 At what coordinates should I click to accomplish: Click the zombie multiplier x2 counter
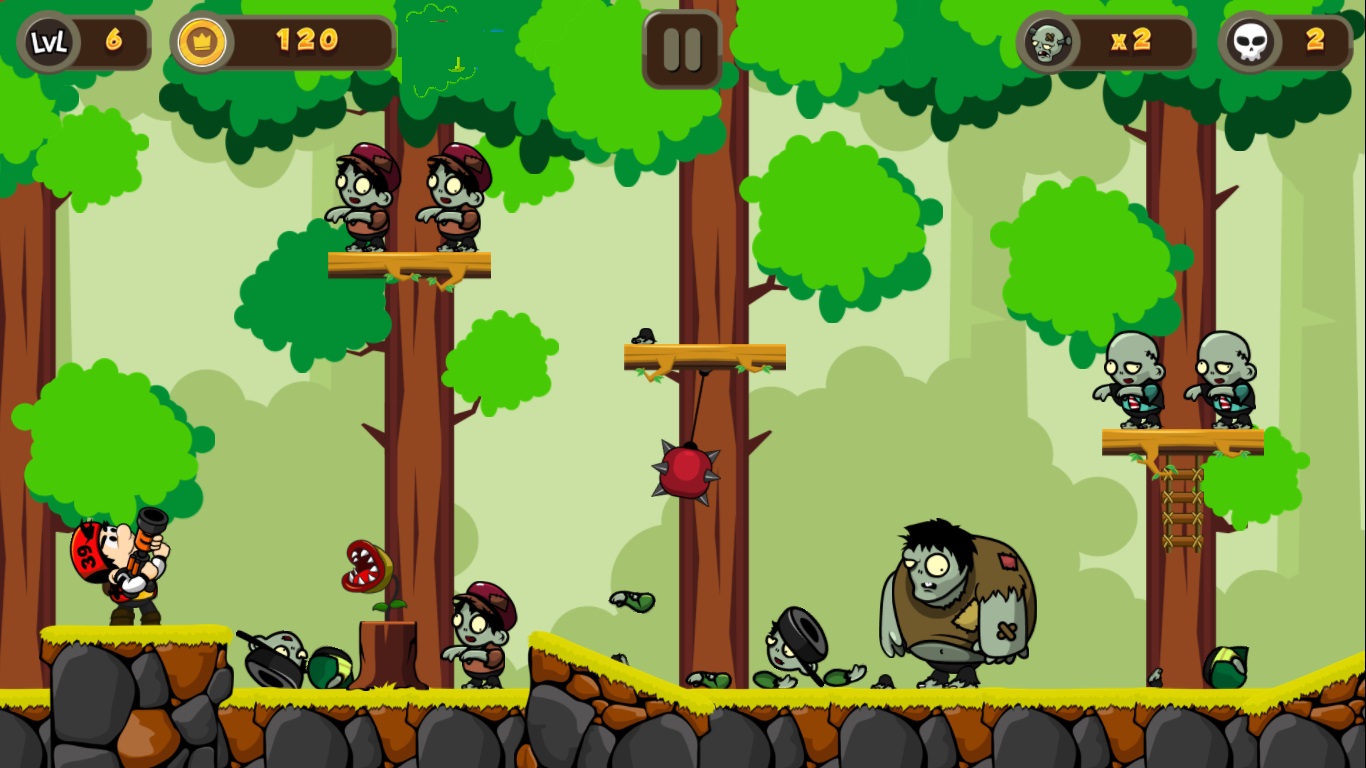tap(1131, 42)
